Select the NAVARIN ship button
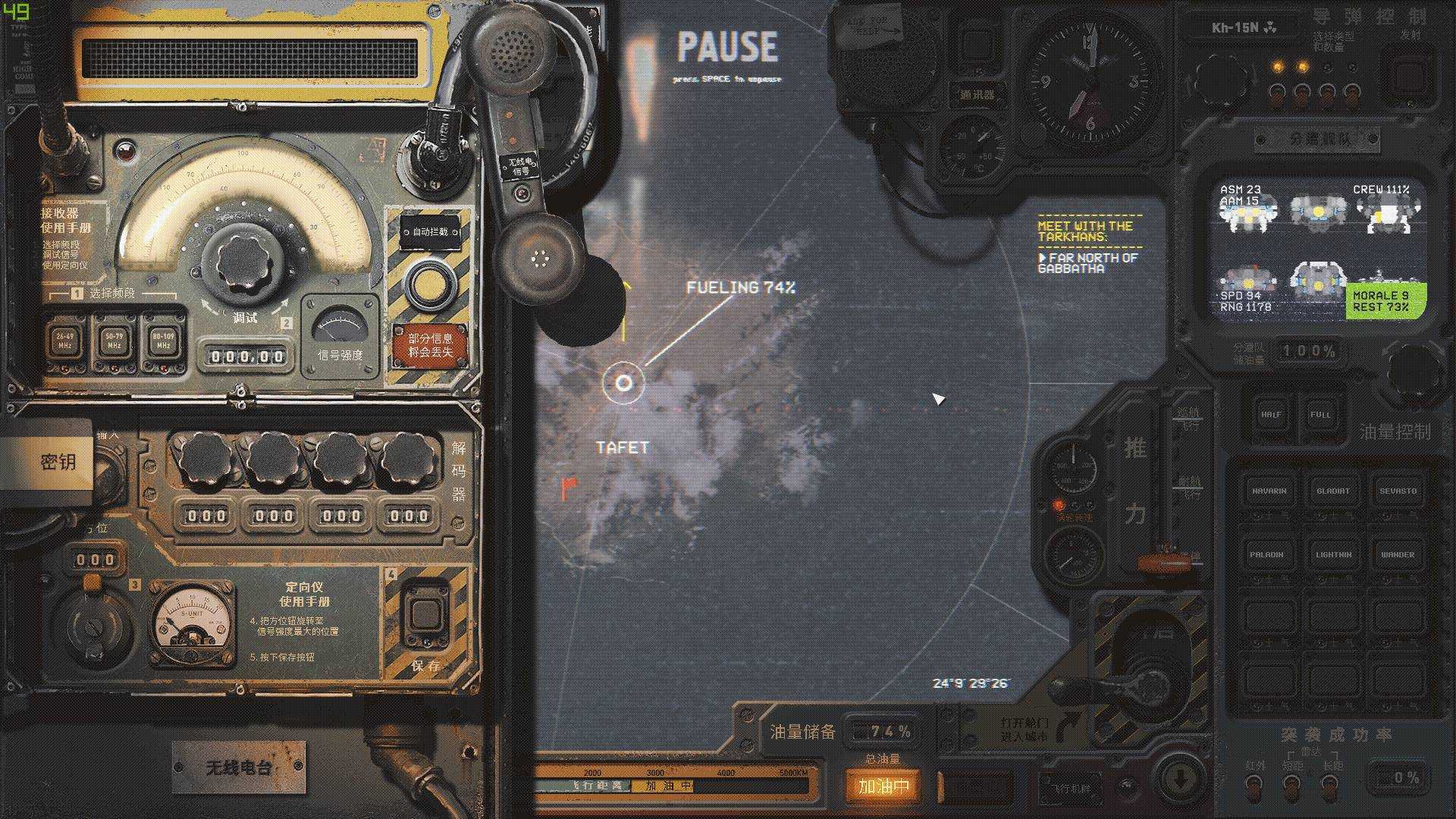Image resolution: width=1456 pixels, height=819 pixels. coord(1269,491)
